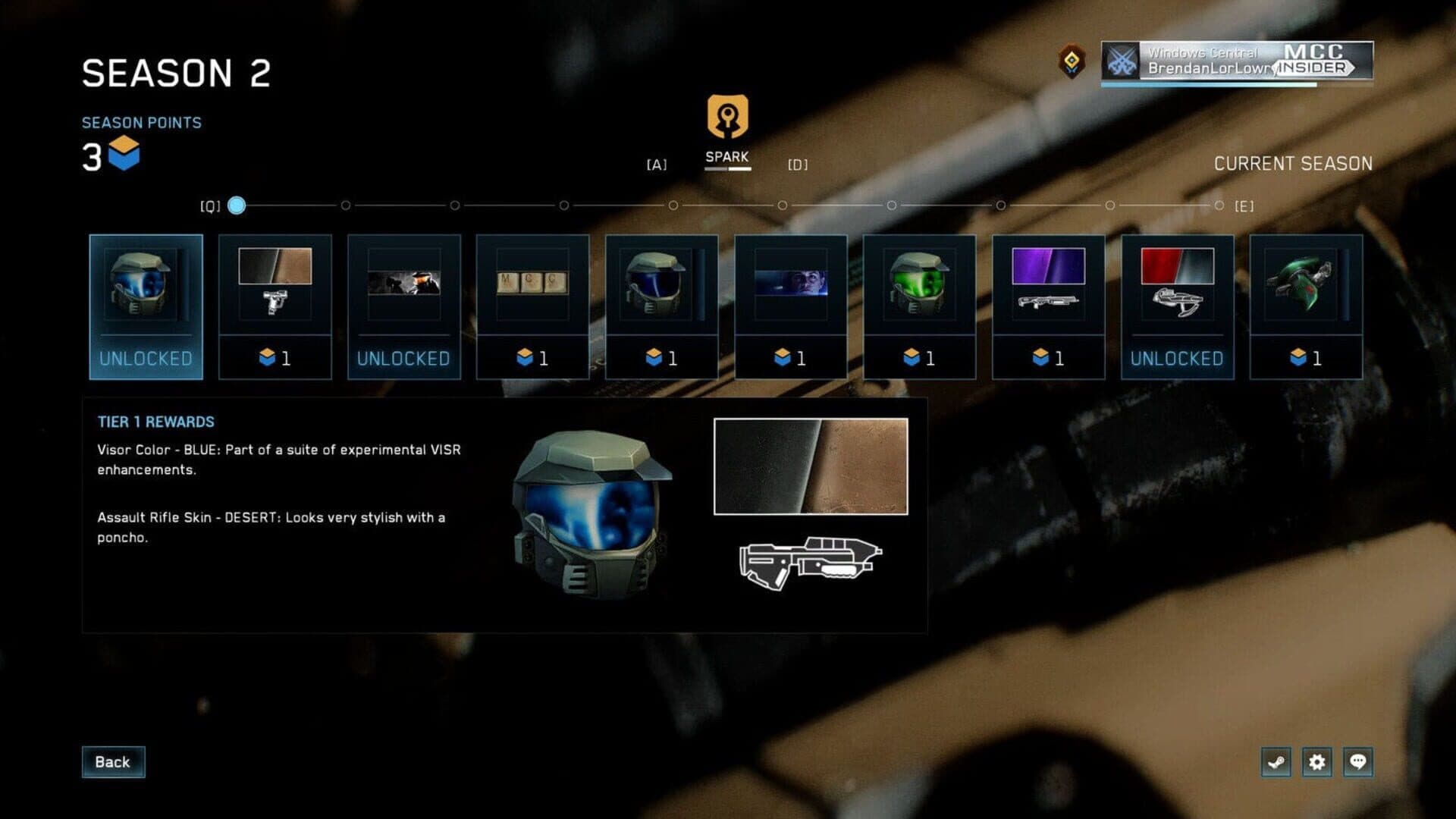
Task: Go back using the Back button
Action: click(113, 762)
